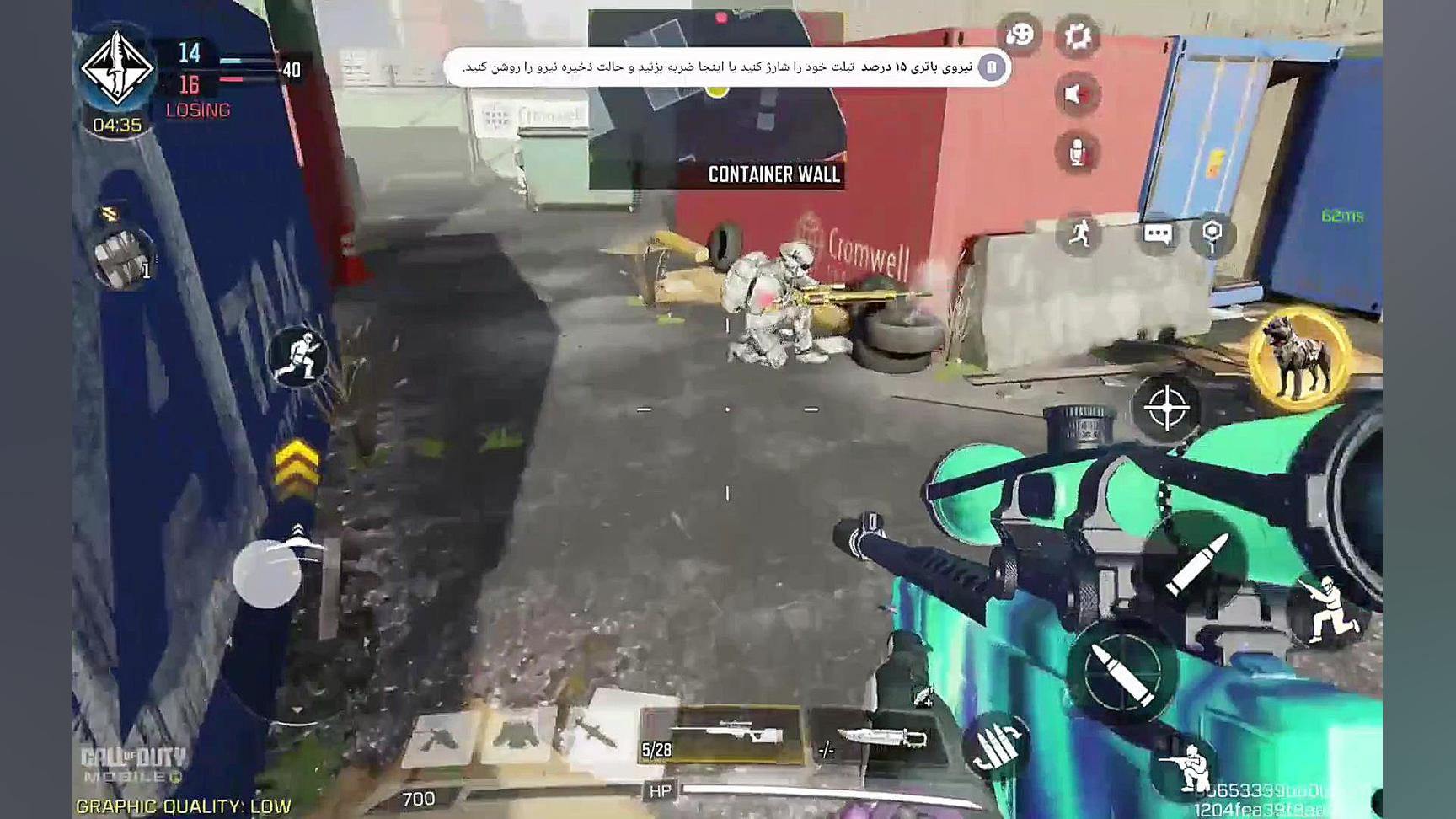Open the settings gear icon
1456x819 pixels.
pos(1077,36)
